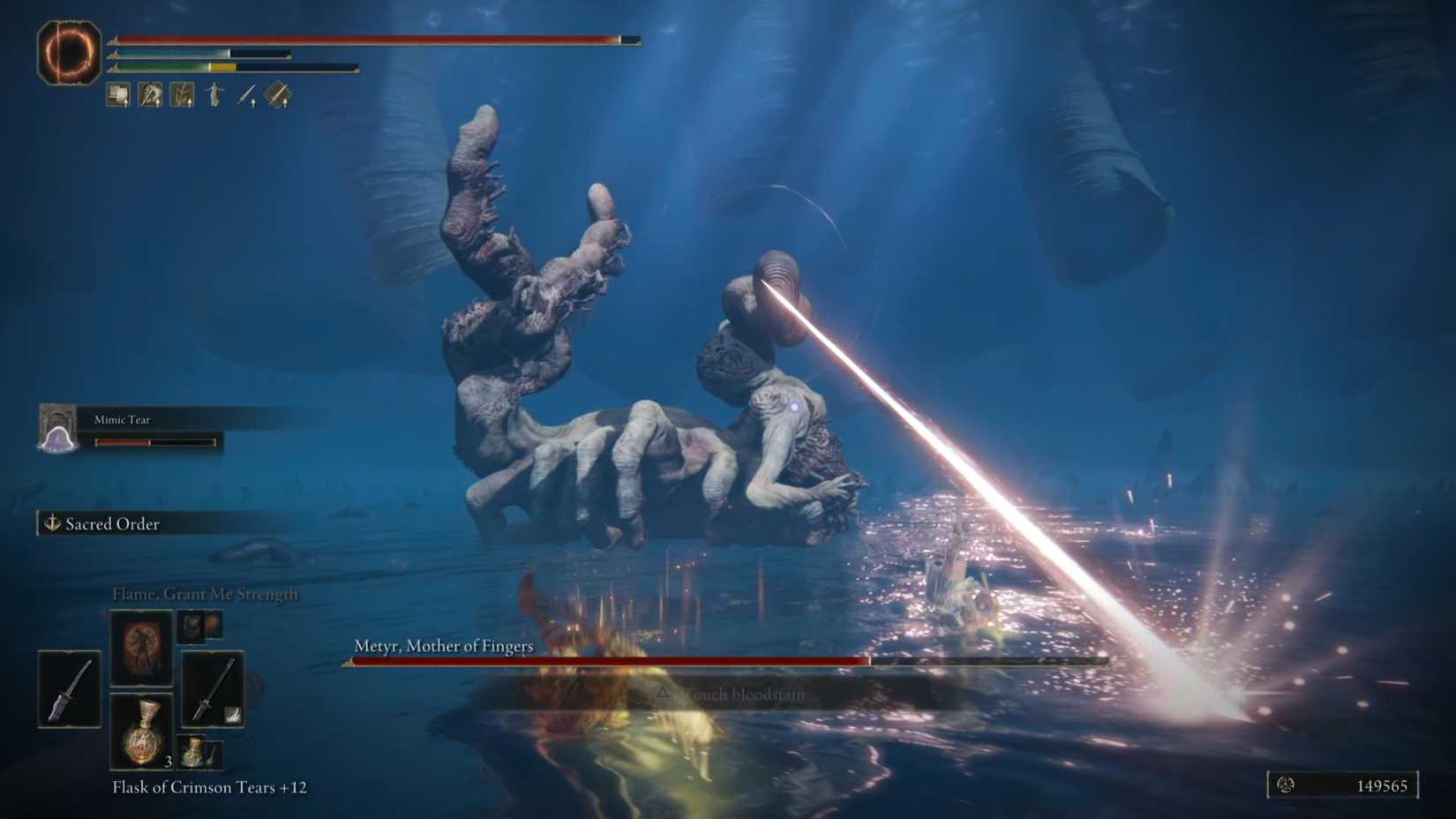Select the Flask of Crimson Tears icon
This screenshot has height=819, width=1456.
click(x=141, y=733)
